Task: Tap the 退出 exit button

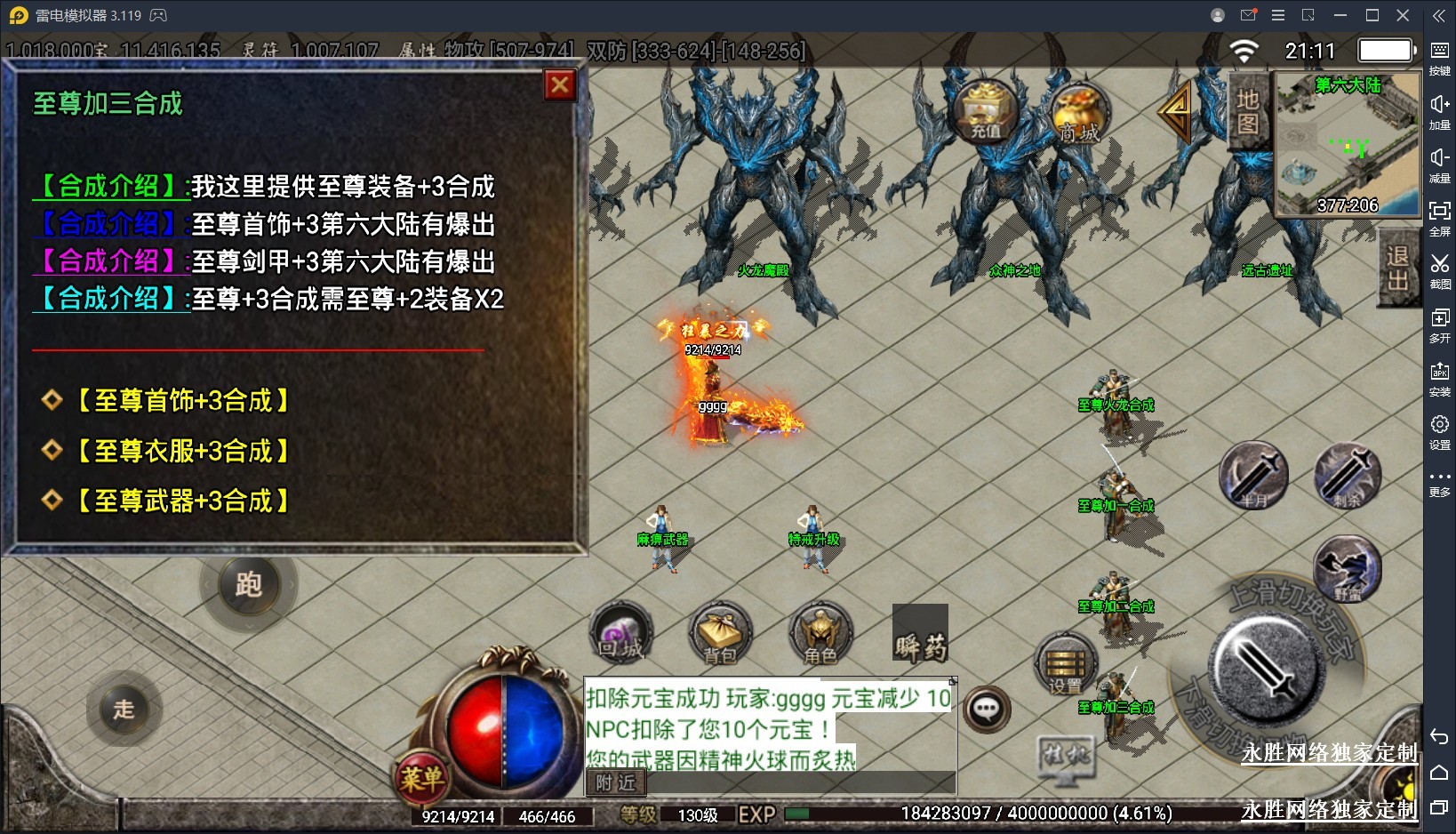Action: tap(1397, 268)
